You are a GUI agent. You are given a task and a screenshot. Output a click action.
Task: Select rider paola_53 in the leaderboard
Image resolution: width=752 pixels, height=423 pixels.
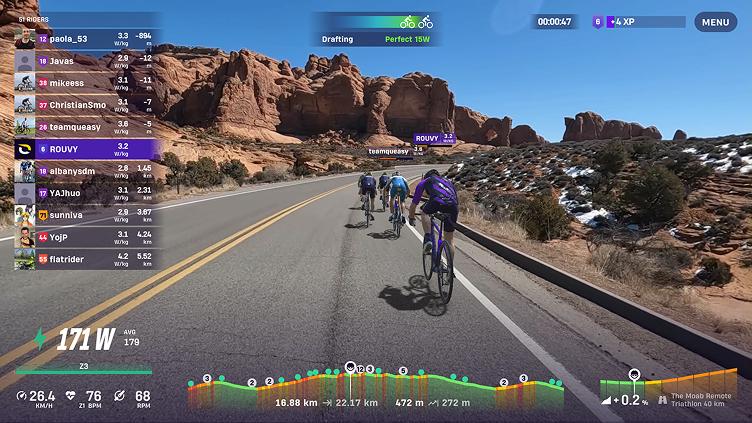coord(85,39)
